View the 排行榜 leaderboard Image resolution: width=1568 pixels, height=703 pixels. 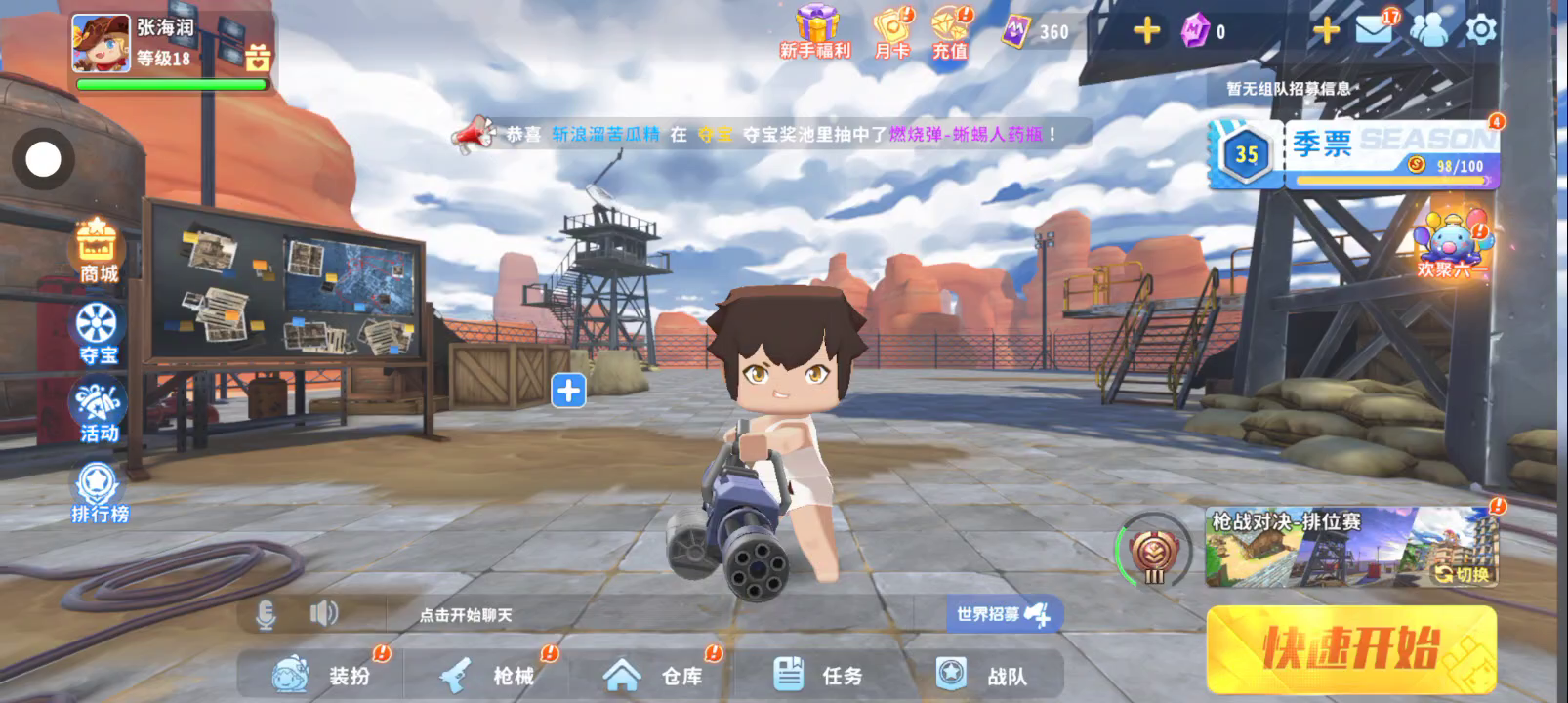[99, 493]
